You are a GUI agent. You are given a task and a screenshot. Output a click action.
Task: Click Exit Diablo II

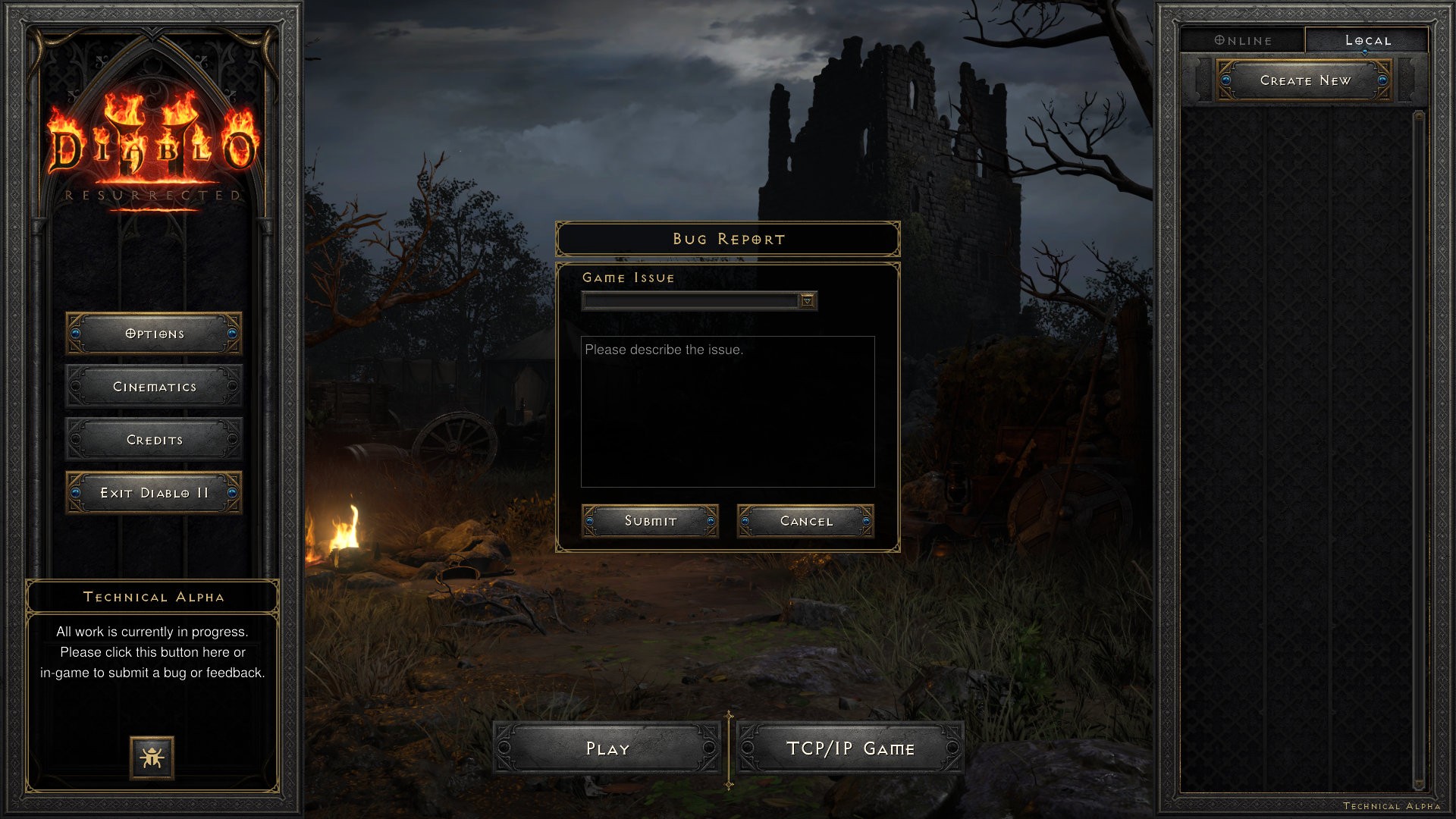(x=154, y=493)
